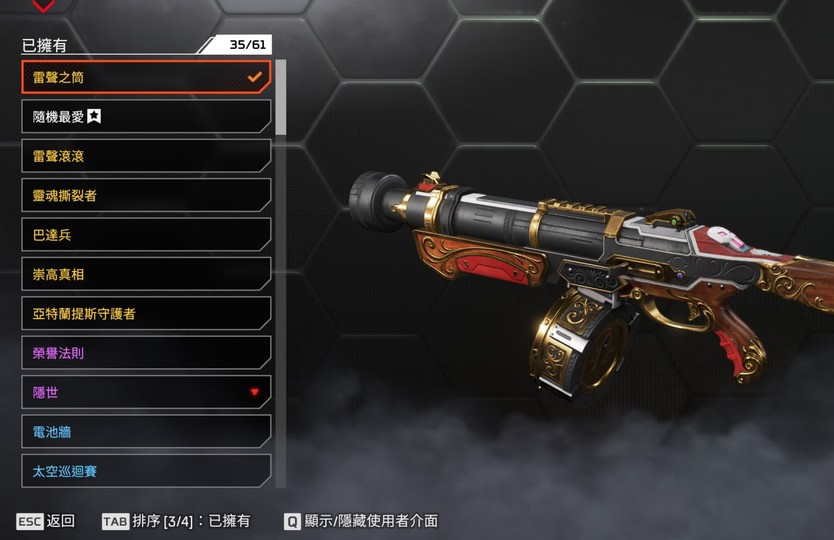
Task: Pick the 靈魂撕裂者 skin
Action: 146,195
